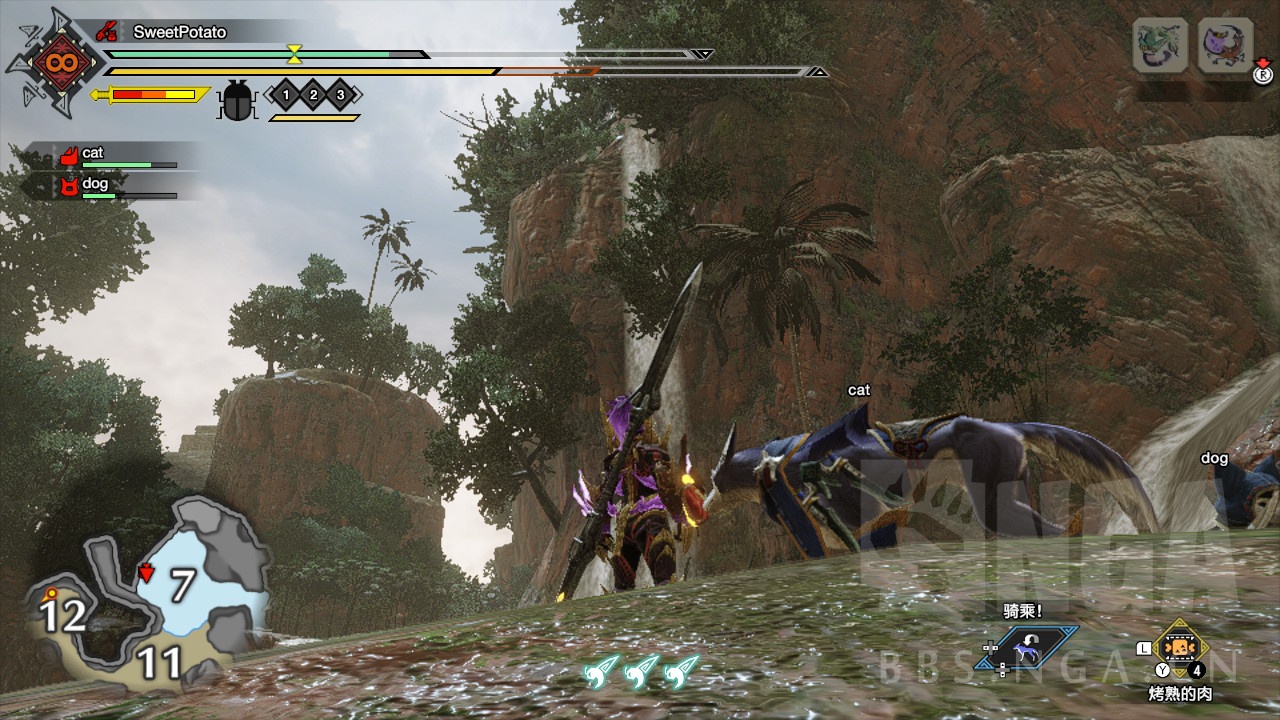Select the purple monster target icon
This screenshot has width=1280, height=720.
(x=1225, y=44)
